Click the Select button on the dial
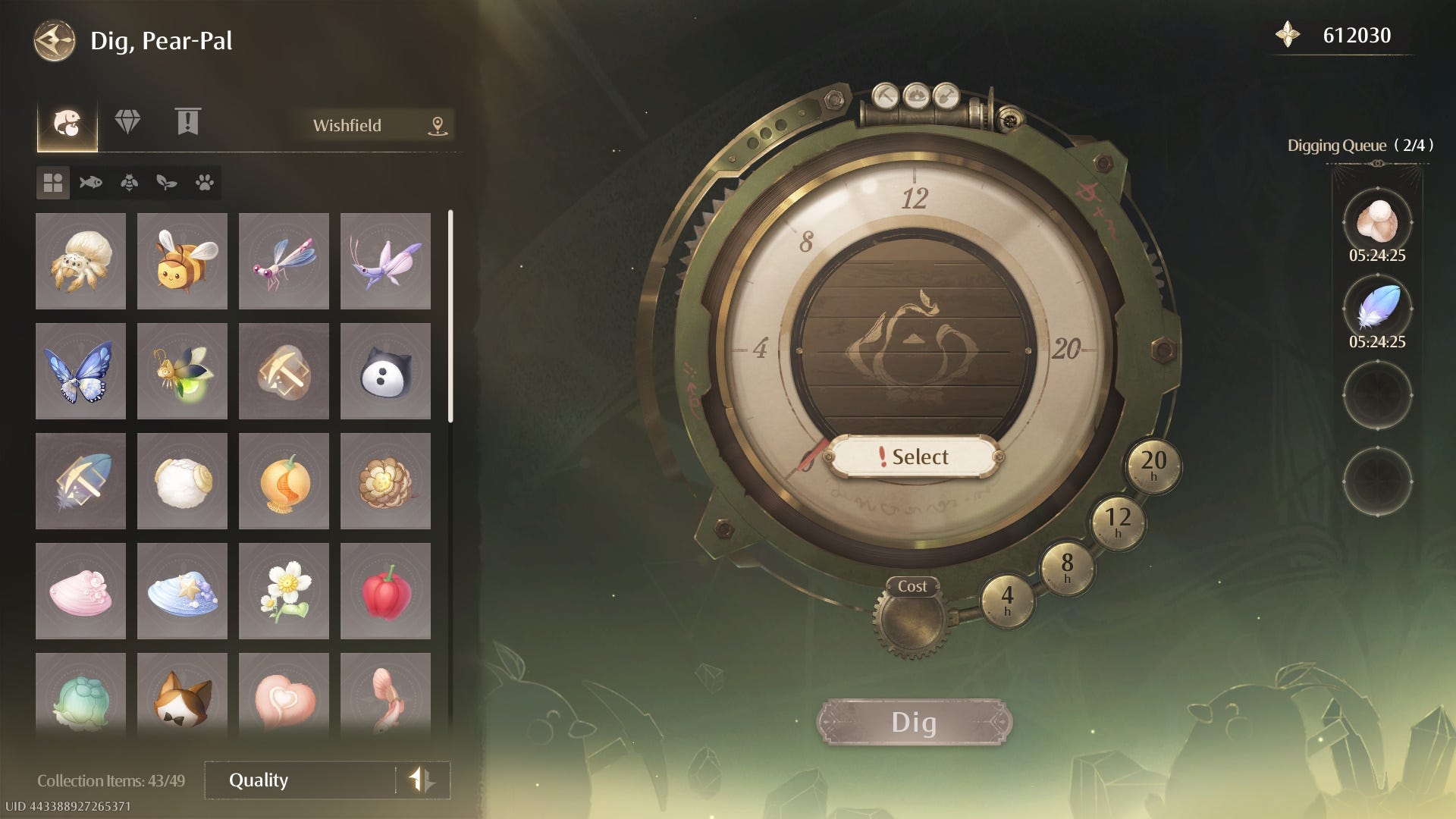Screen dimensions: 1456x819 tap(913, 457)
